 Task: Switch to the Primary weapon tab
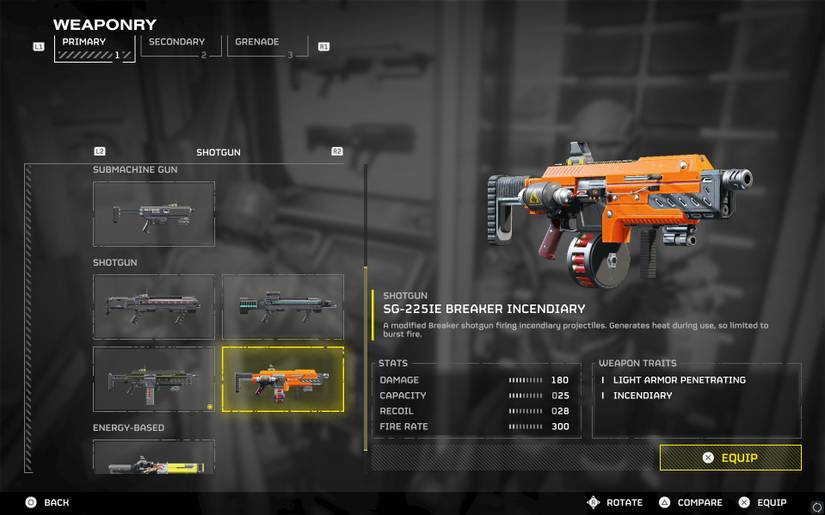coord(95,46)
